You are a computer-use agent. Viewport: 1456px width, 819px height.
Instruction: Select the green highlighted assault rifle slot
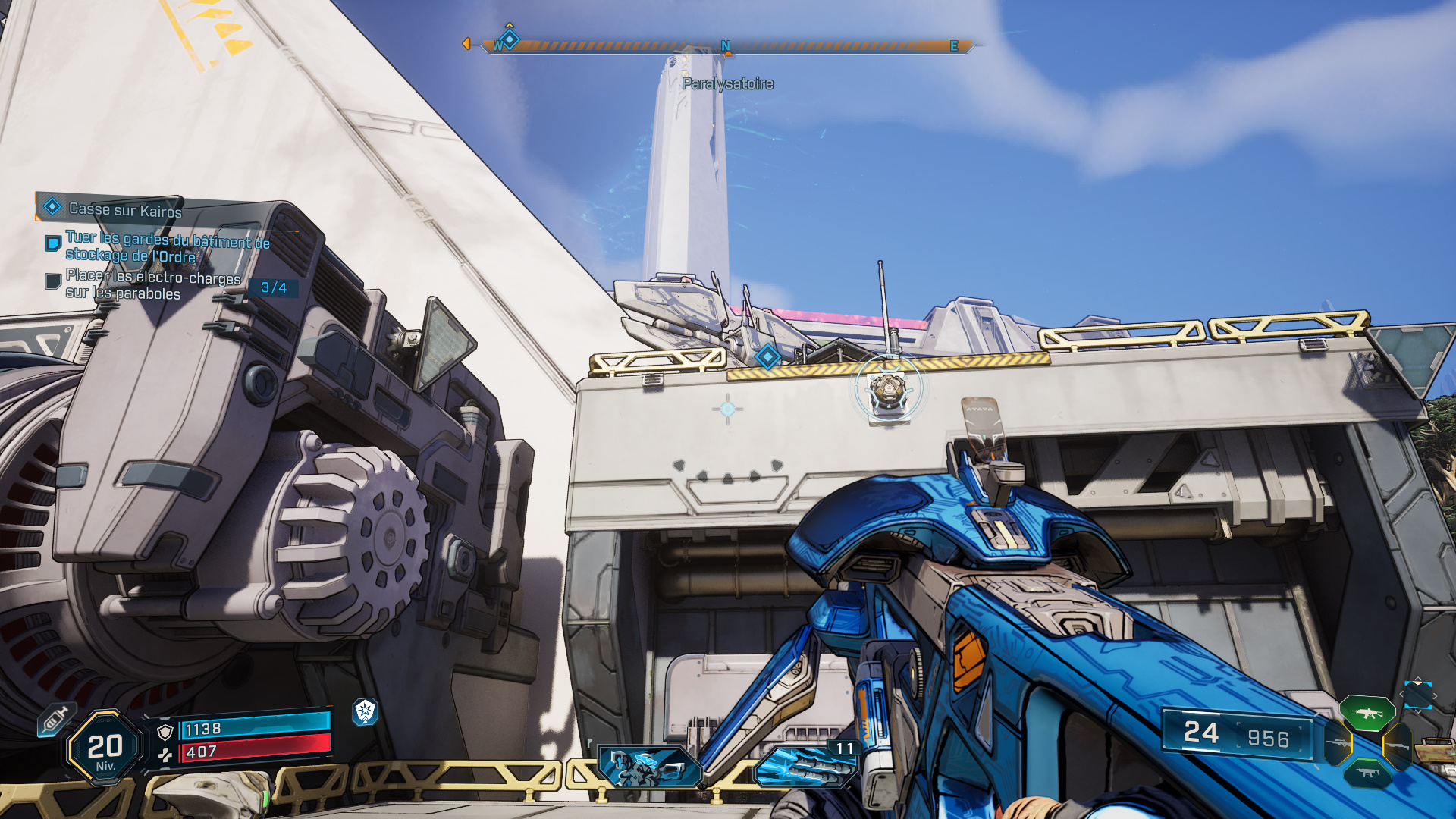pos(1367,713)
